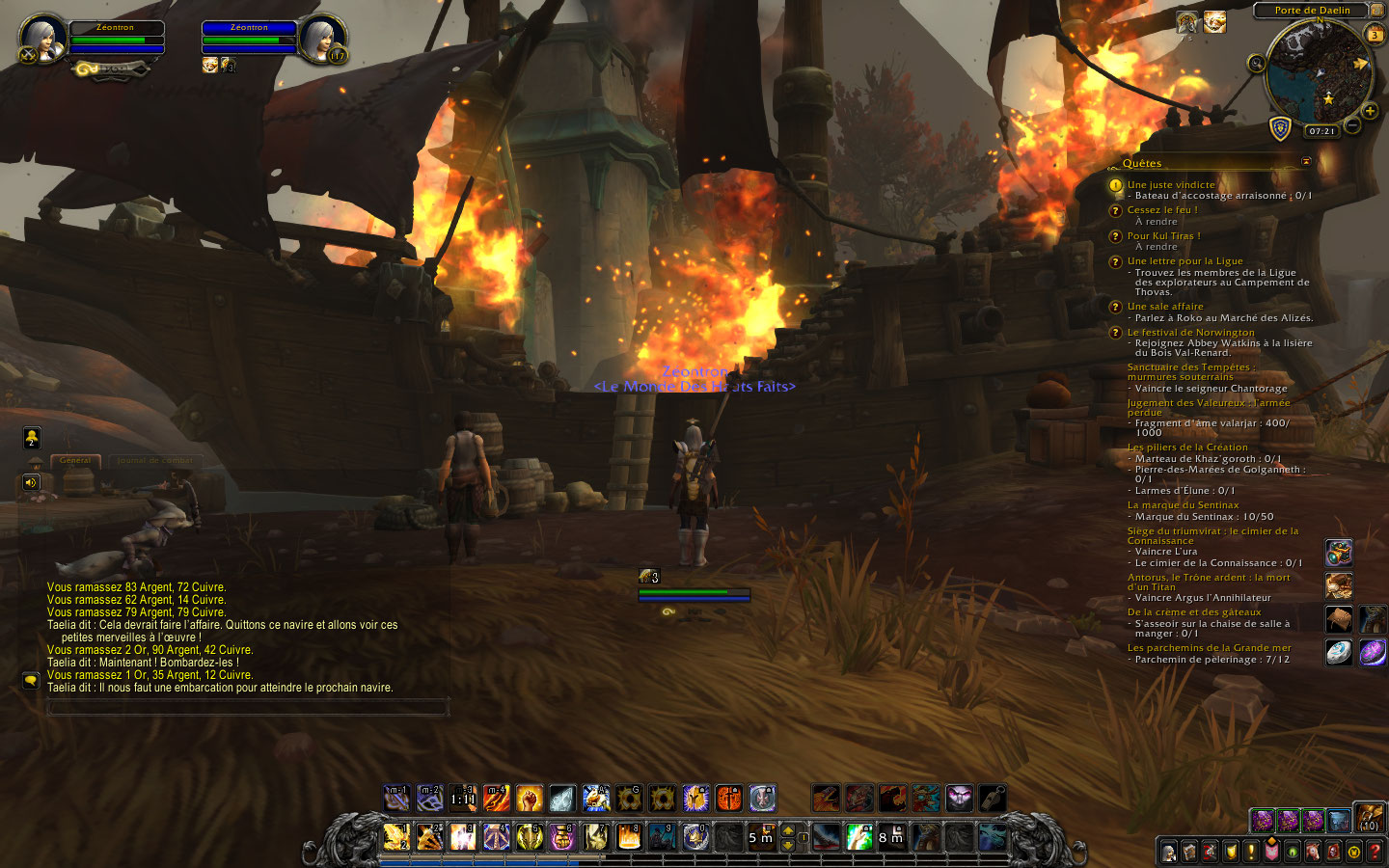The height and width of the screenshot is (868, 1389).
Task: Zoom out on the minimap
Action: (1352, 125)
